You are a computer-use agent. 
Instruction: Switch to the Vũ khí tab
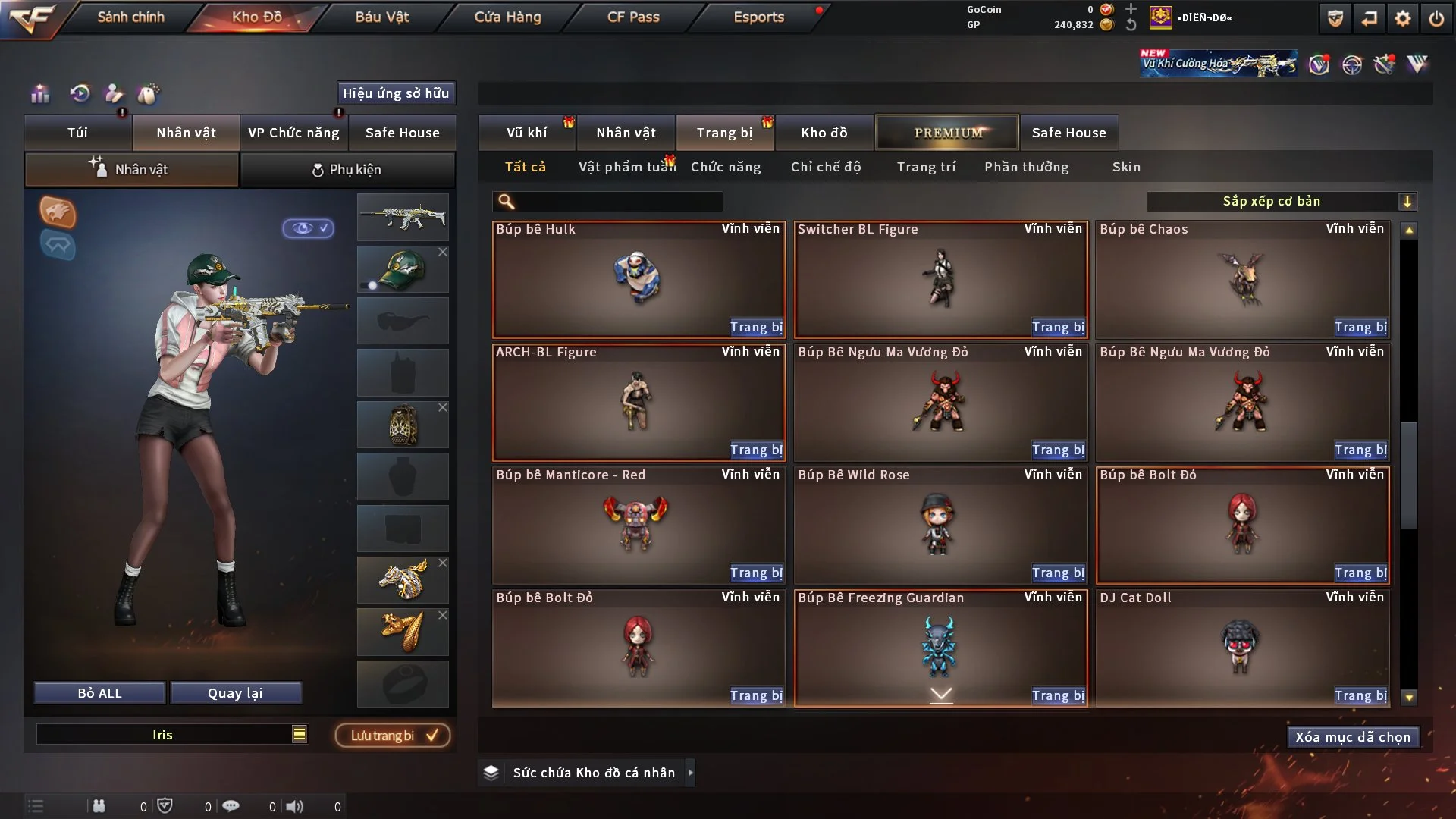pos(526,133)
